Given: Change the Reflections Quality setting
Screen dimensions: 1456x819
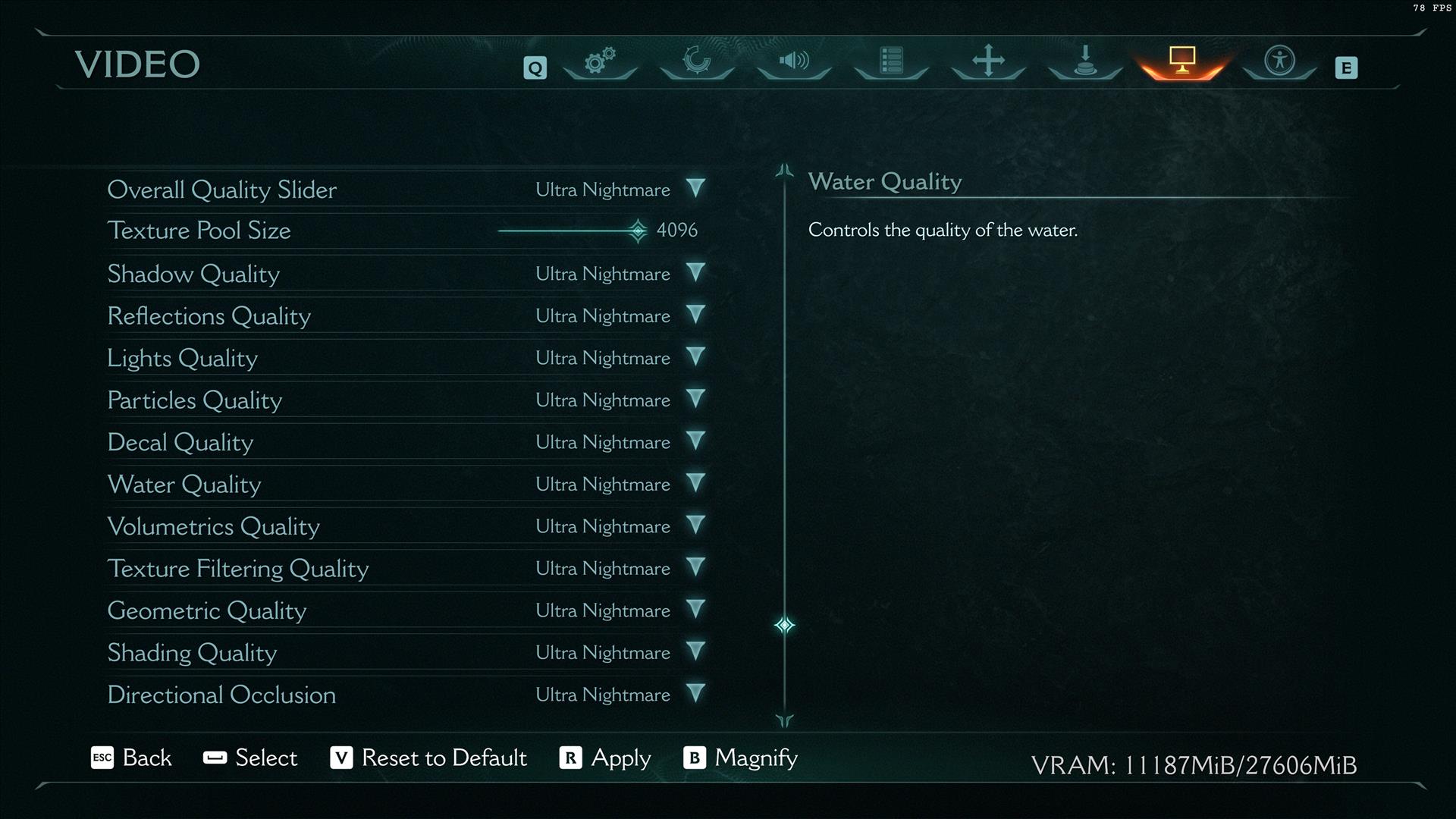Looking at the screenshot, I should pyautogui.click(x=695, y=315).
